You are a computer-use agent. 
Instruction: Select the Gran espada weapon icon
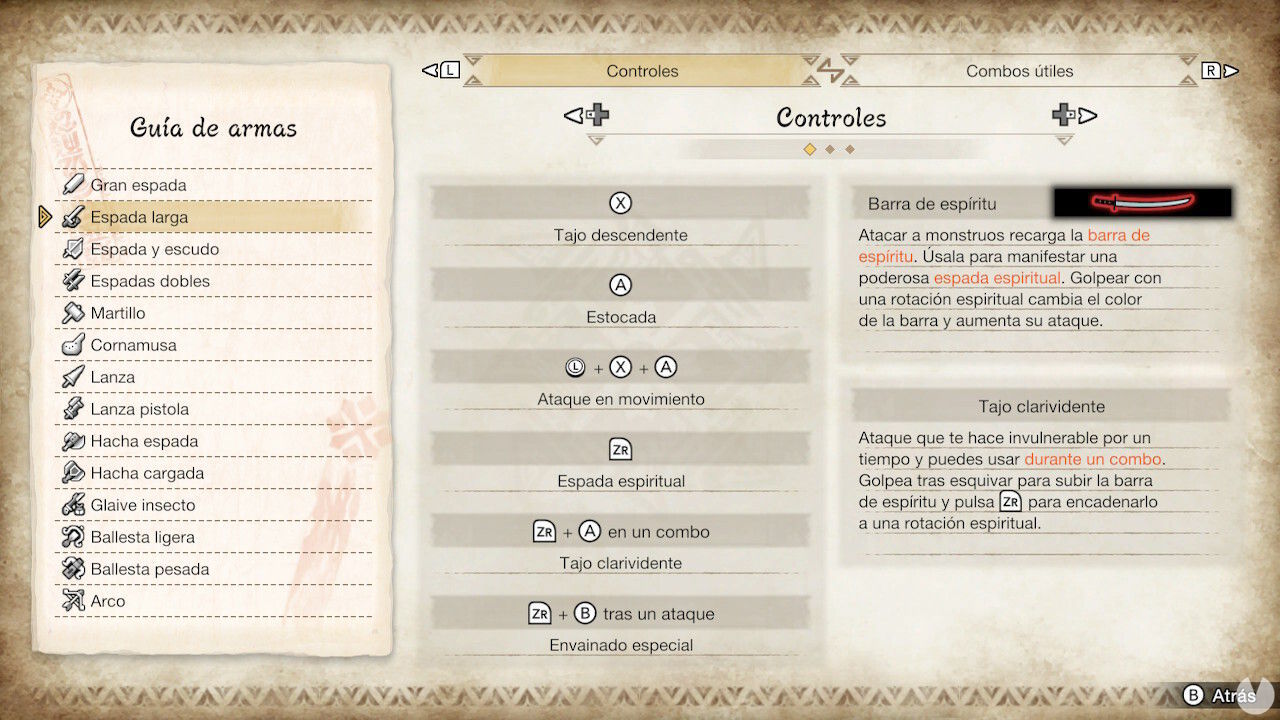click(x=74, y=184)
